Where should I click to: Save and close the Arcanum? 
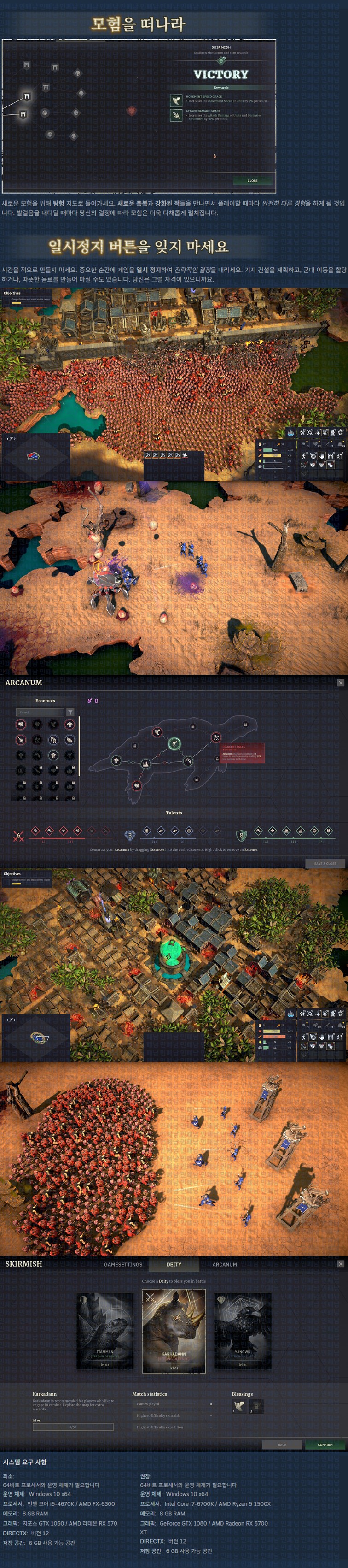[x=325, y=863]
